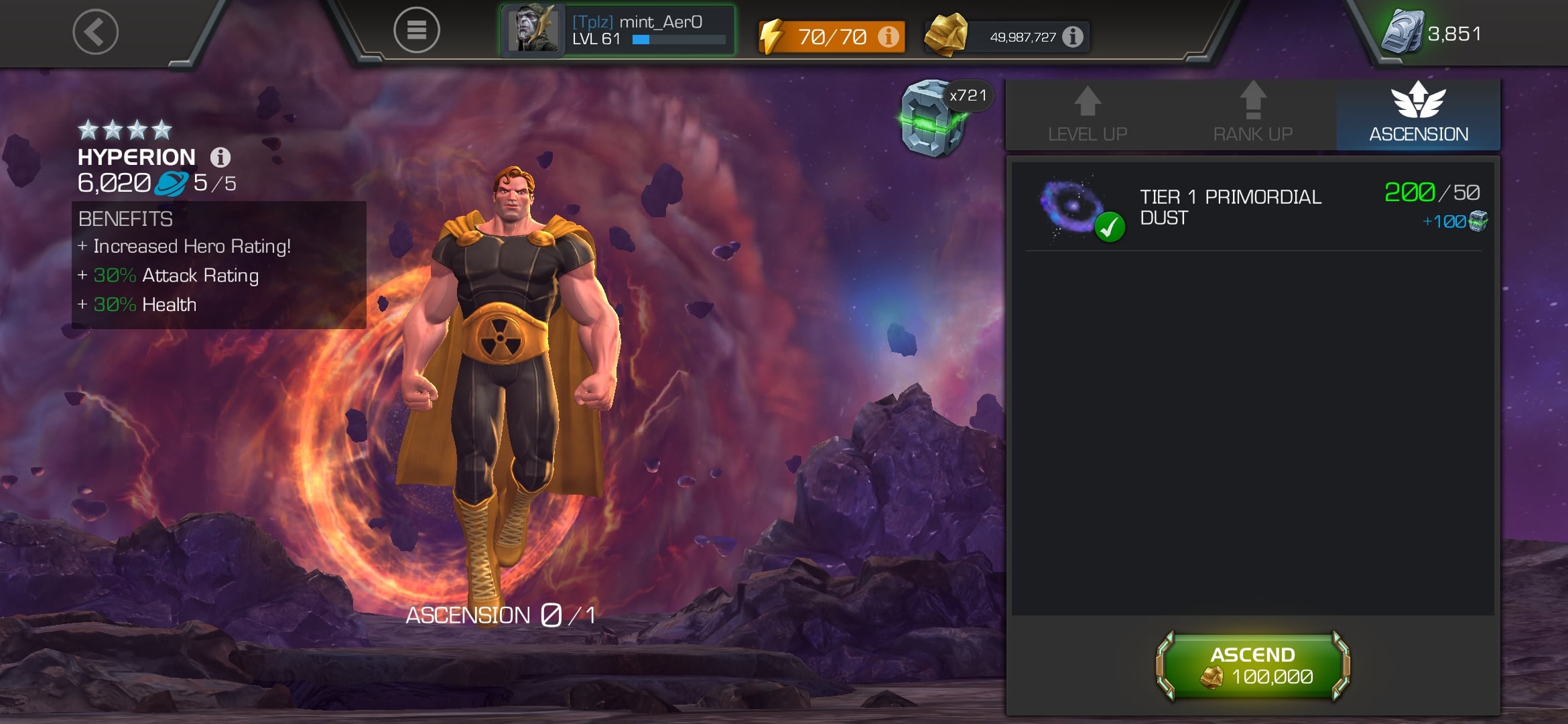Select Hyperion's five-star rating display
The height and width of the screenshot is (724, 1568).
click(125, 128)
